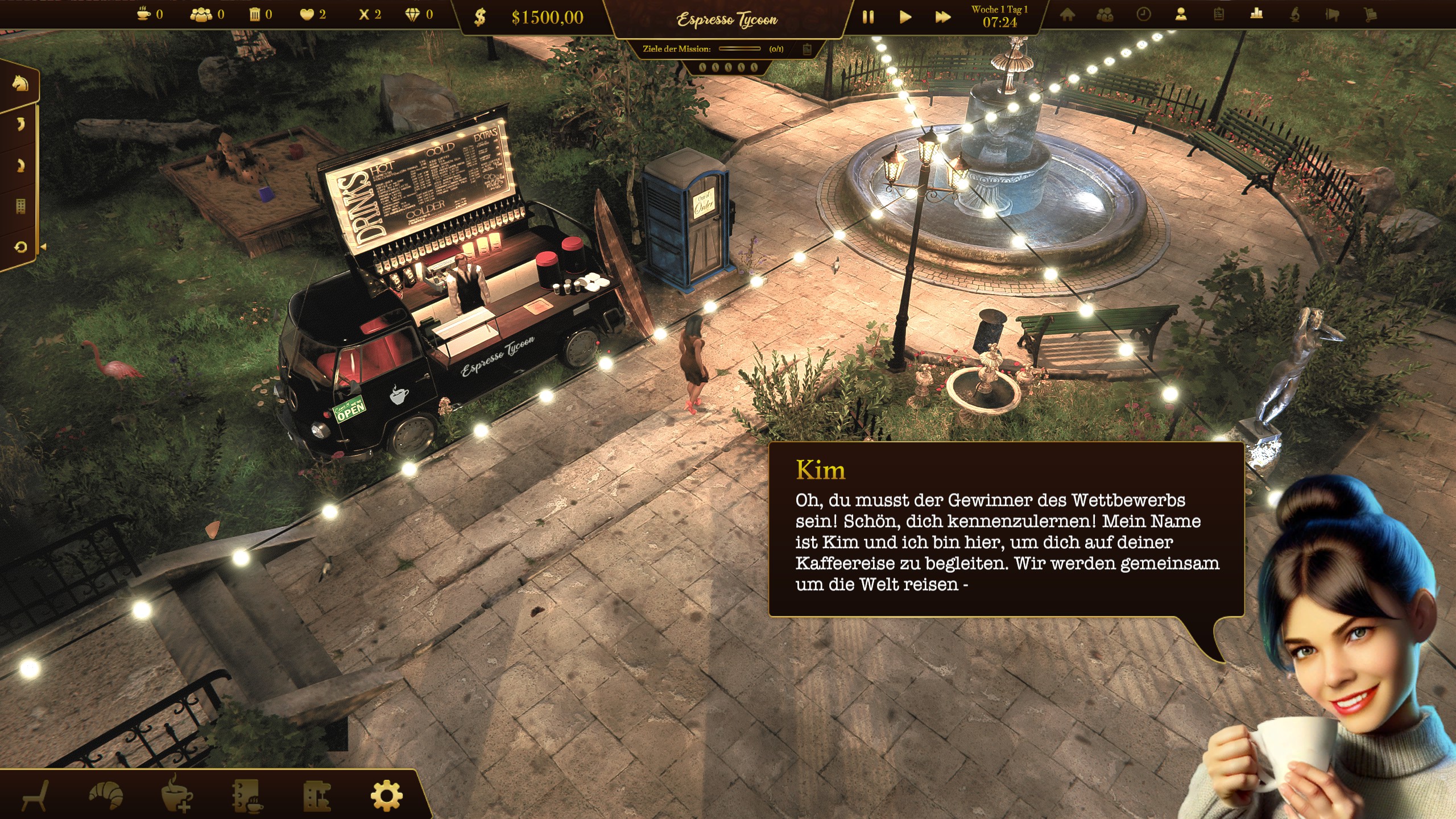
Task: Open the customers group icon menu
Action: pos(1105,15)
